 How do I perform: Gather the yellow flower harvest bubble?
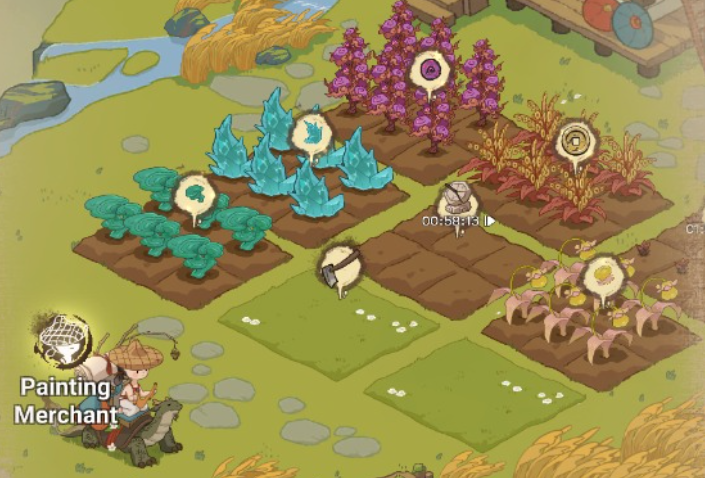coord(604,274)
